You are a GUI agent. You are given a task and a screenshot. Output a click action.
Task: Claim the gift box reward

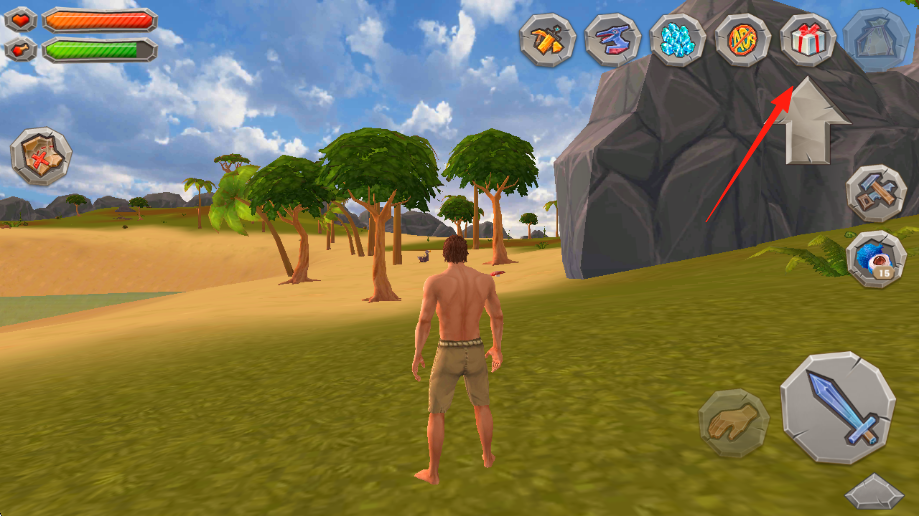[808, 40]
